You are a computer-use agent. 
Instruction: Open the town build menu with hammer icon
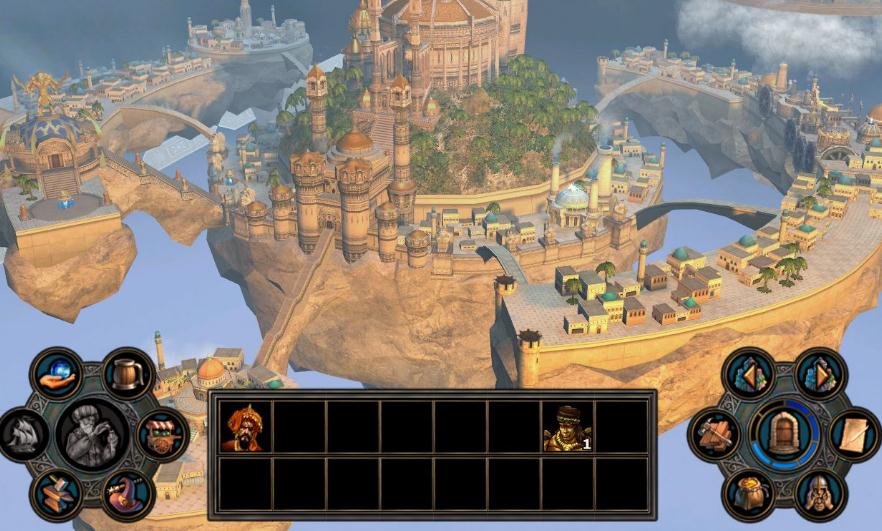714,434
